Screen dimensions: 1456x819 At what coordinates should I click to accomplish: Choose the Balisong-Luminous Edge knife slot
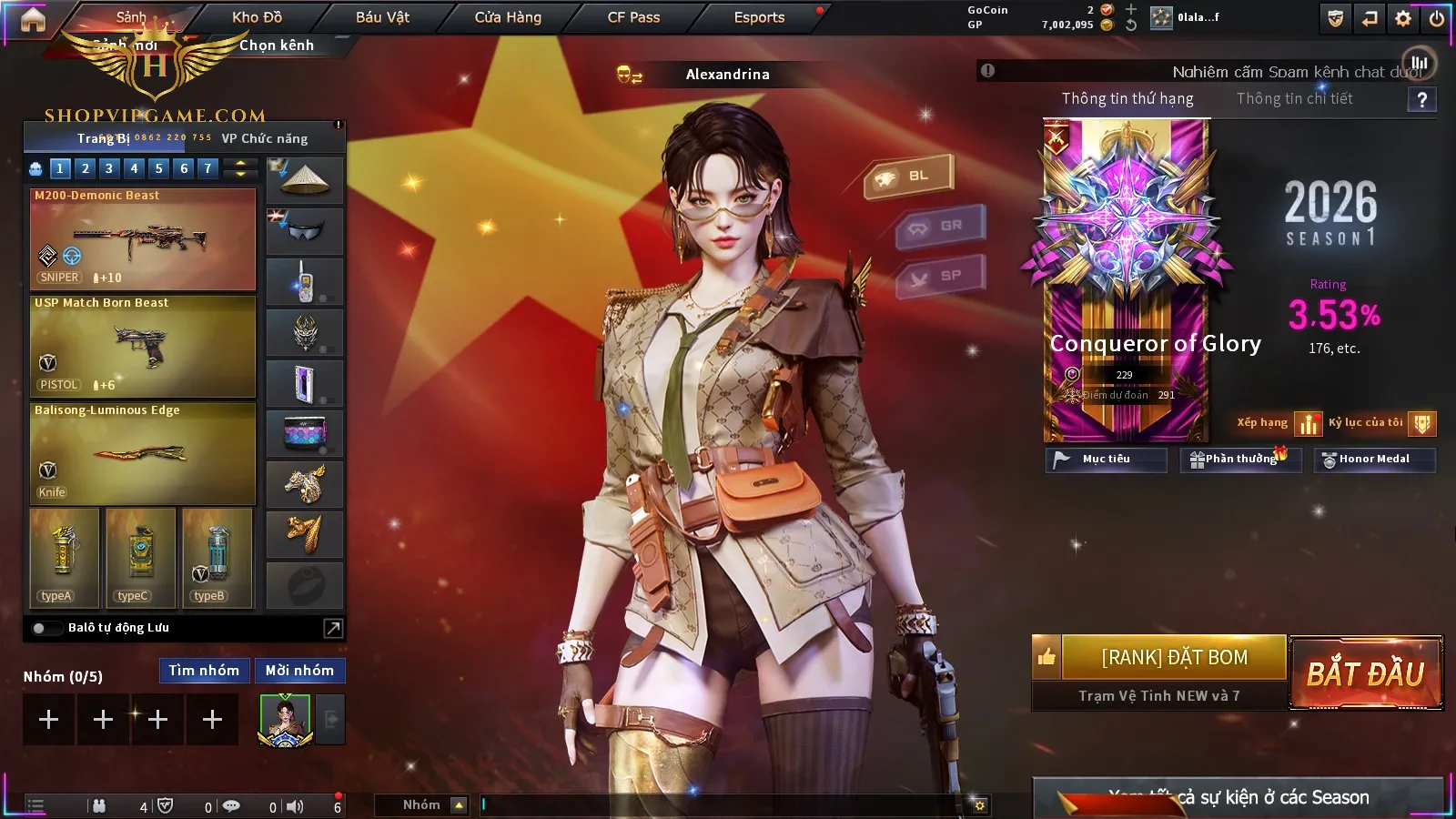pyautogui.click(x=143, y=453)
